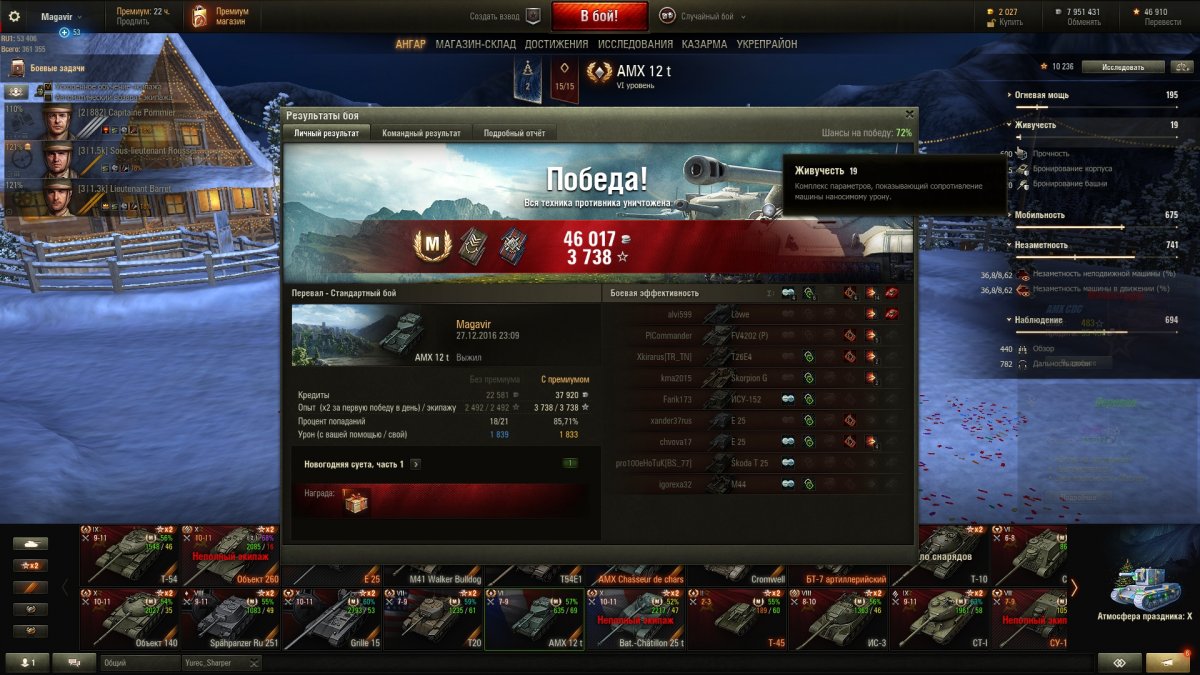Choose the Grille 15 tank

point(329,617)
